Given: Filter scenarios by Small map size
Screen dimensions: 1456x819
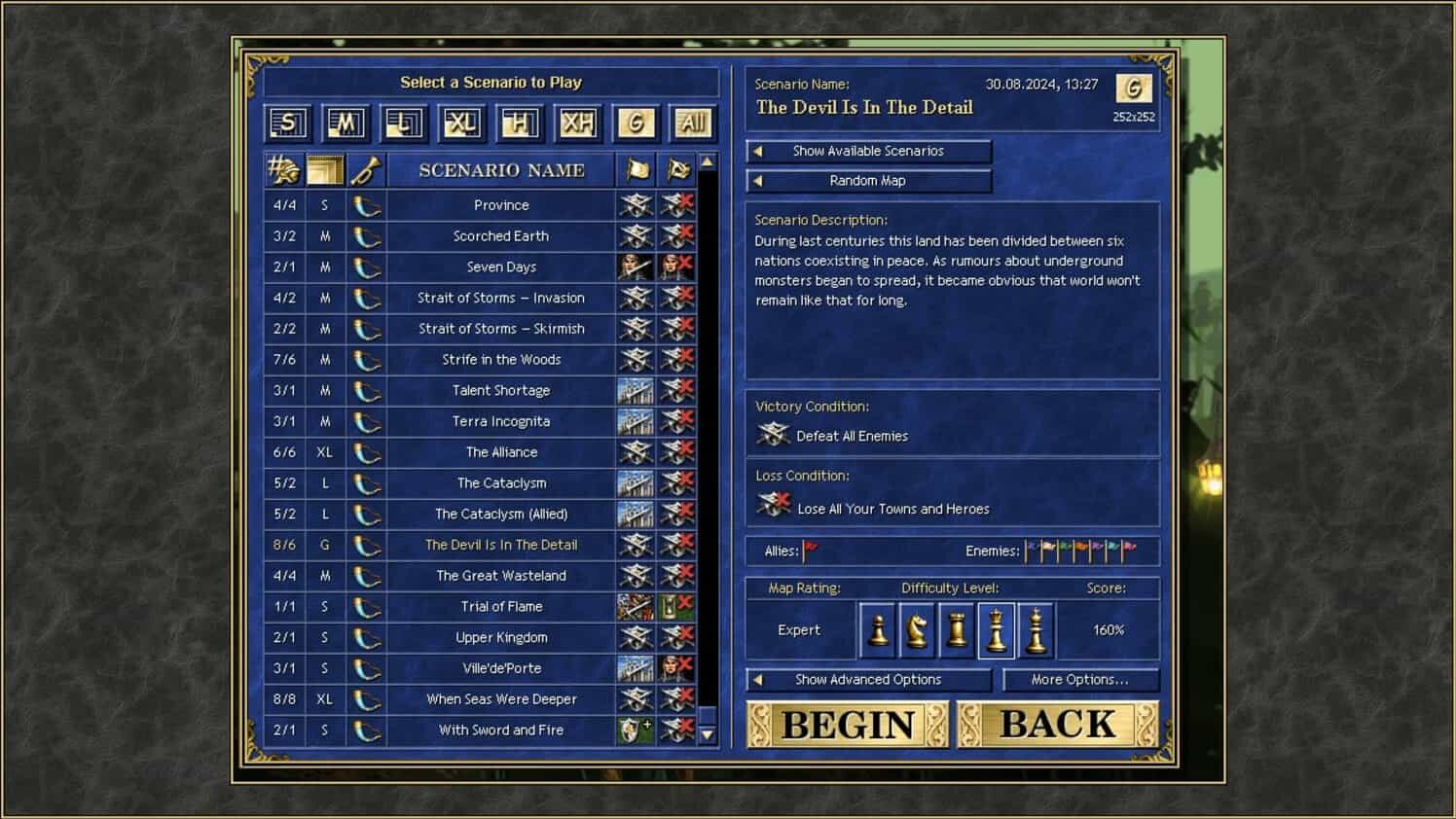Looking at the screenshot, I should [x=287, y=123].
